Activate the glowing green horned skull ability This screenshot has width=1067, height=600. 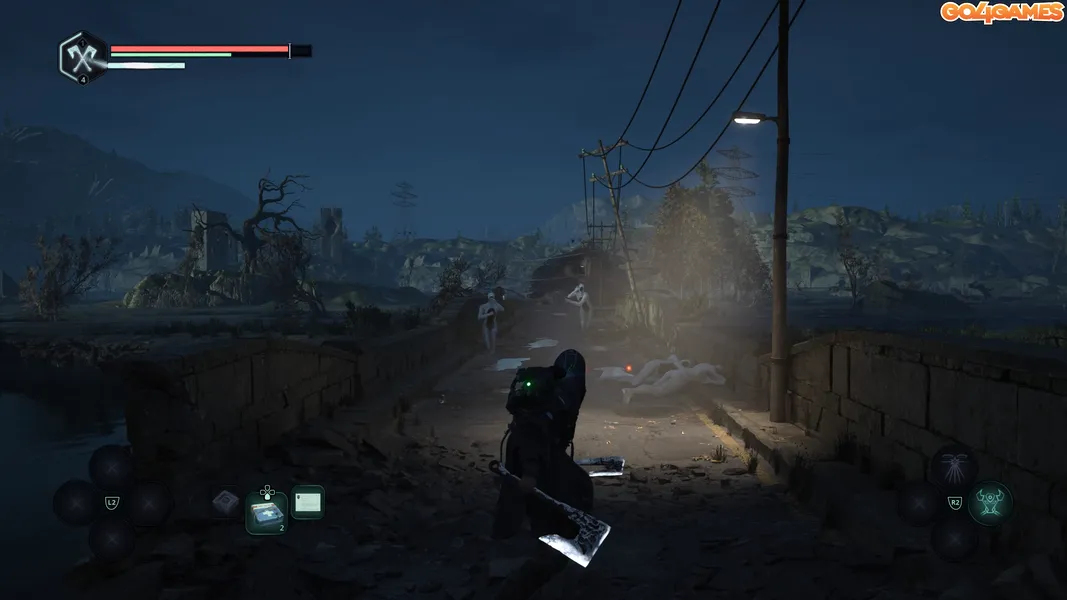pos(990,503)
